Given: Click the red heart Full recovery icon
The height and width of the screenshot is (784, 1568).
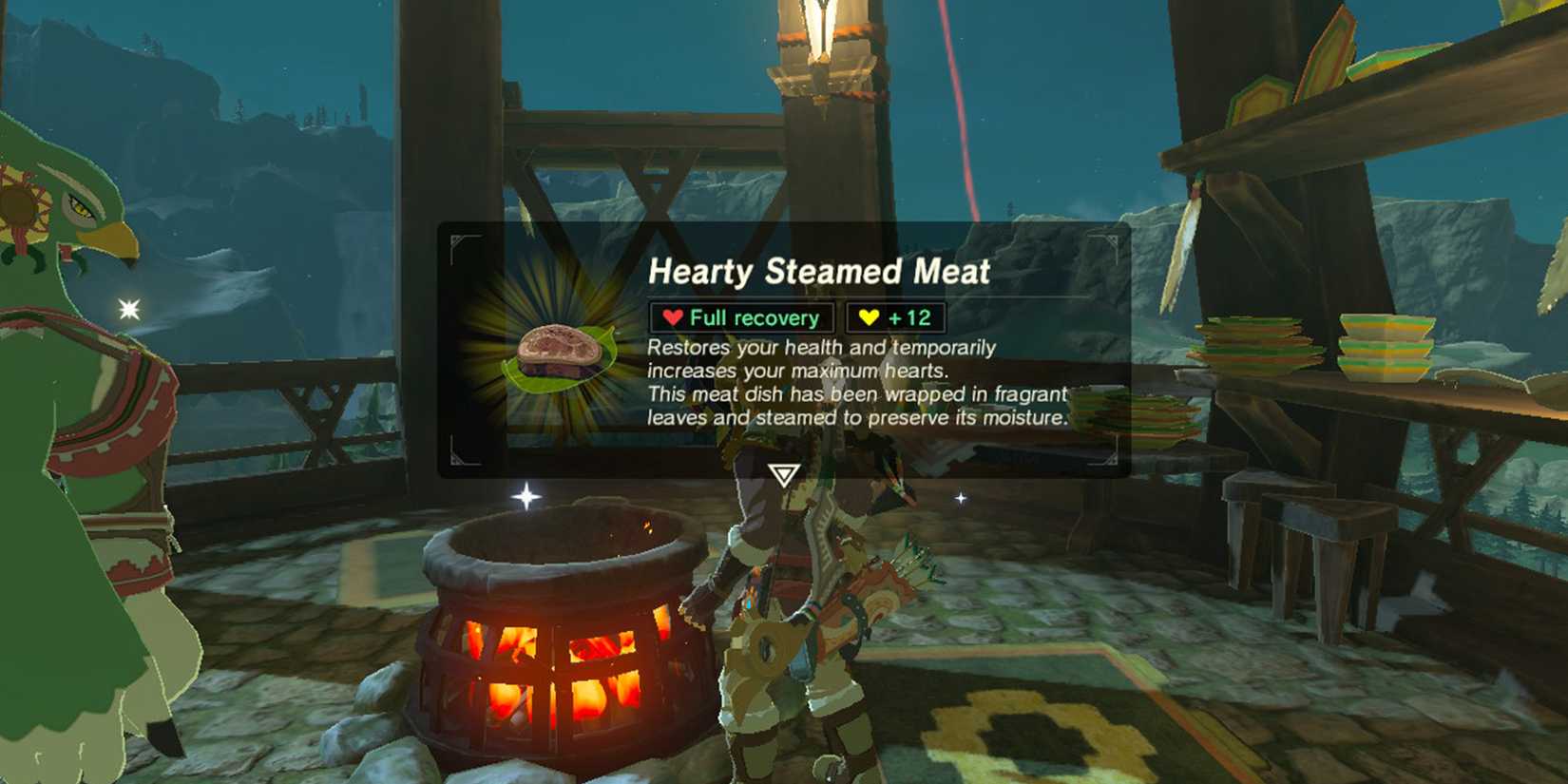Looking at the screenshot, I should coord(673,317).
